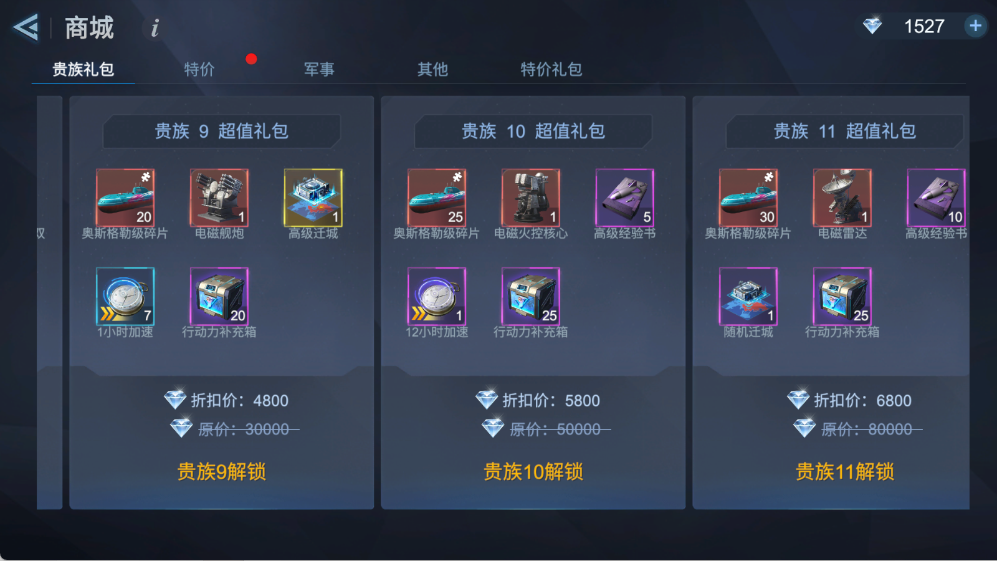Select the 1小时加速 item icon
This screenshot has height=561, width=997.
pyautogui.click(x=125, y=296)
